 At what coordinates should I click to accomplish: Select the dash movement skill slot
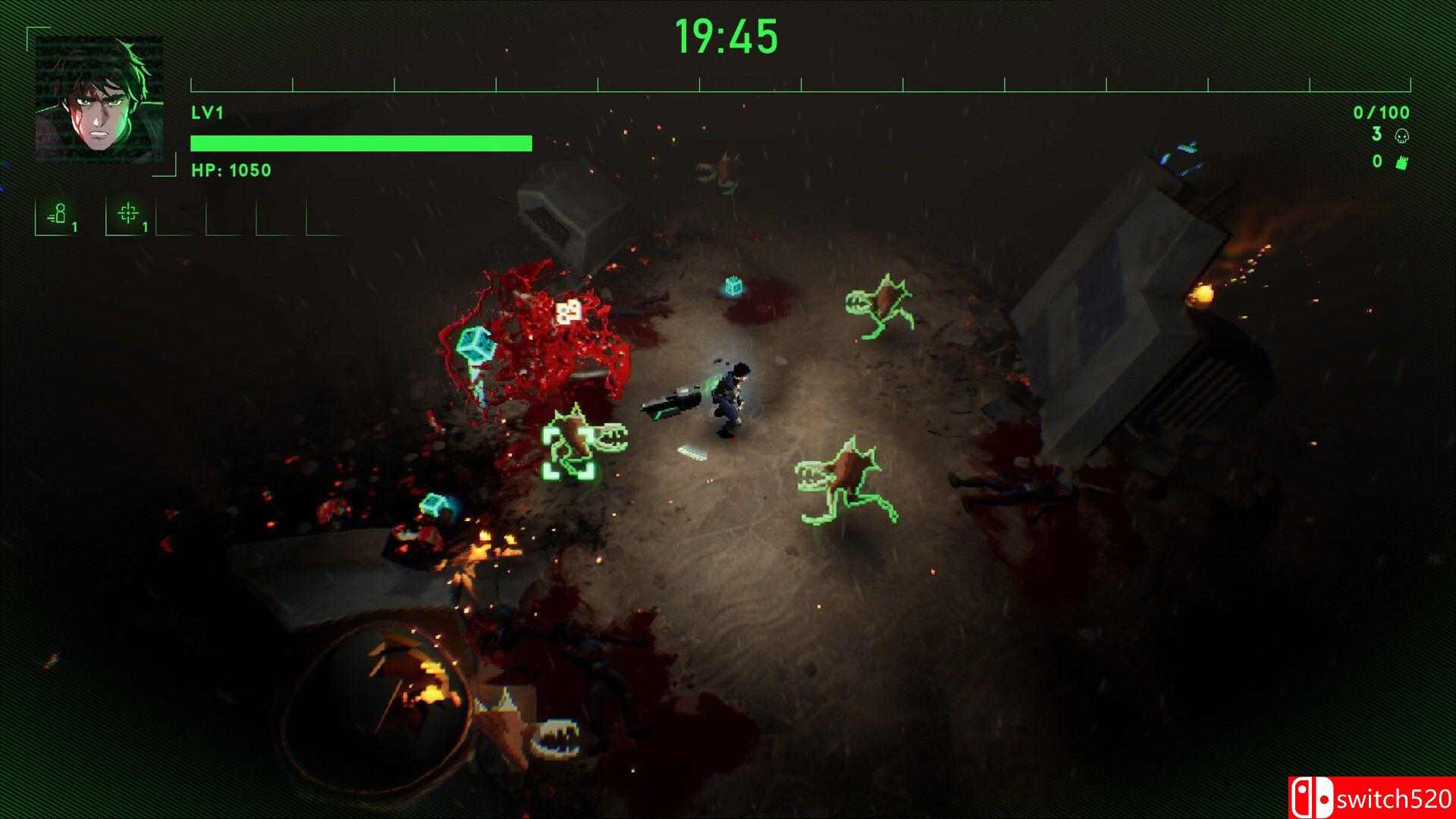tap(58, 215)
